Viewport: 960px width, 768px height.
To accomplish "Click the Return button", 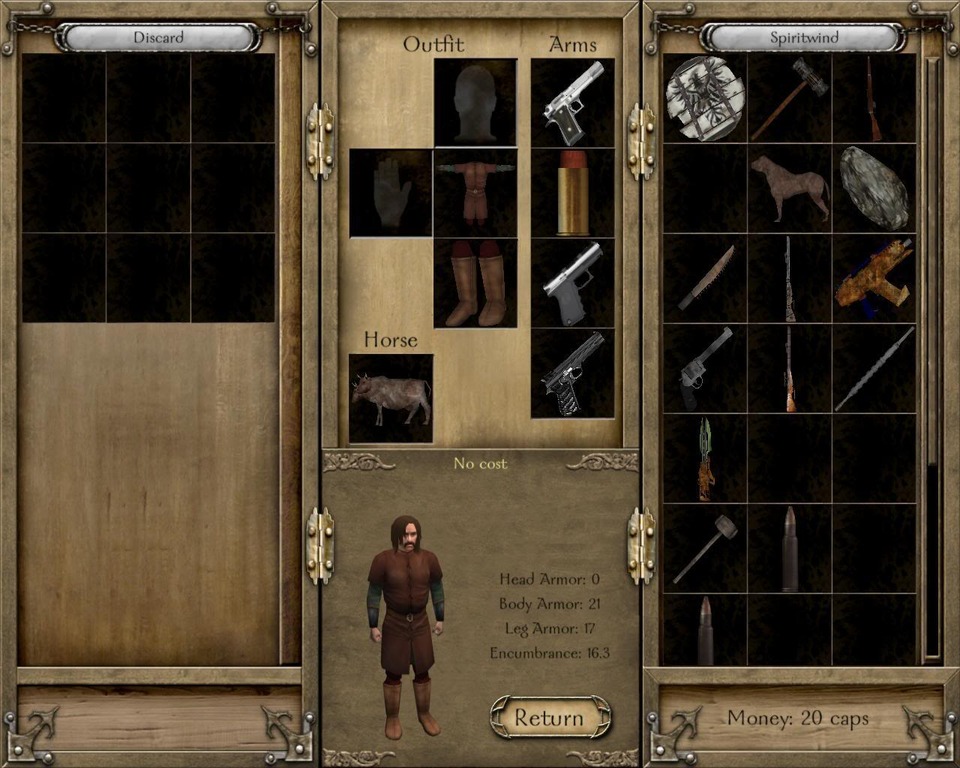I will coord(549,717).
